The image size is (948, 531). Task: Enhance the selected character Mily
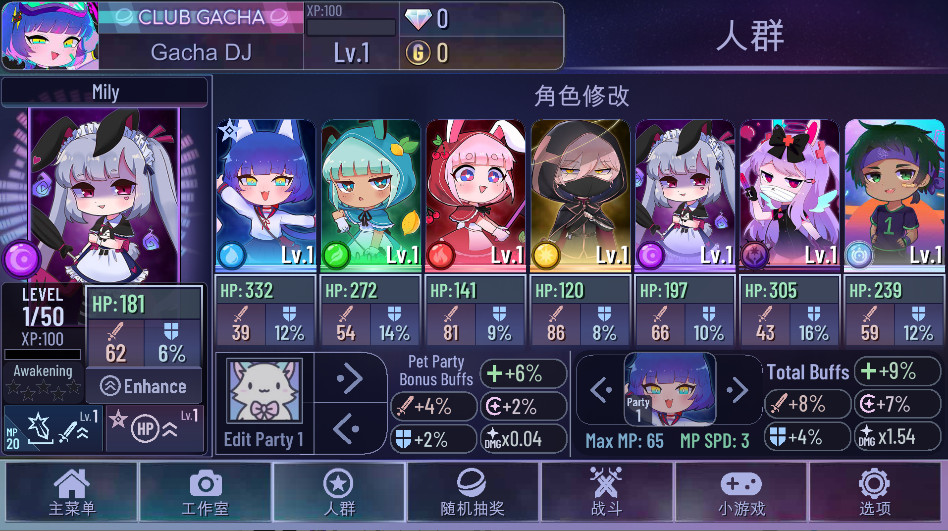[145, 386]
